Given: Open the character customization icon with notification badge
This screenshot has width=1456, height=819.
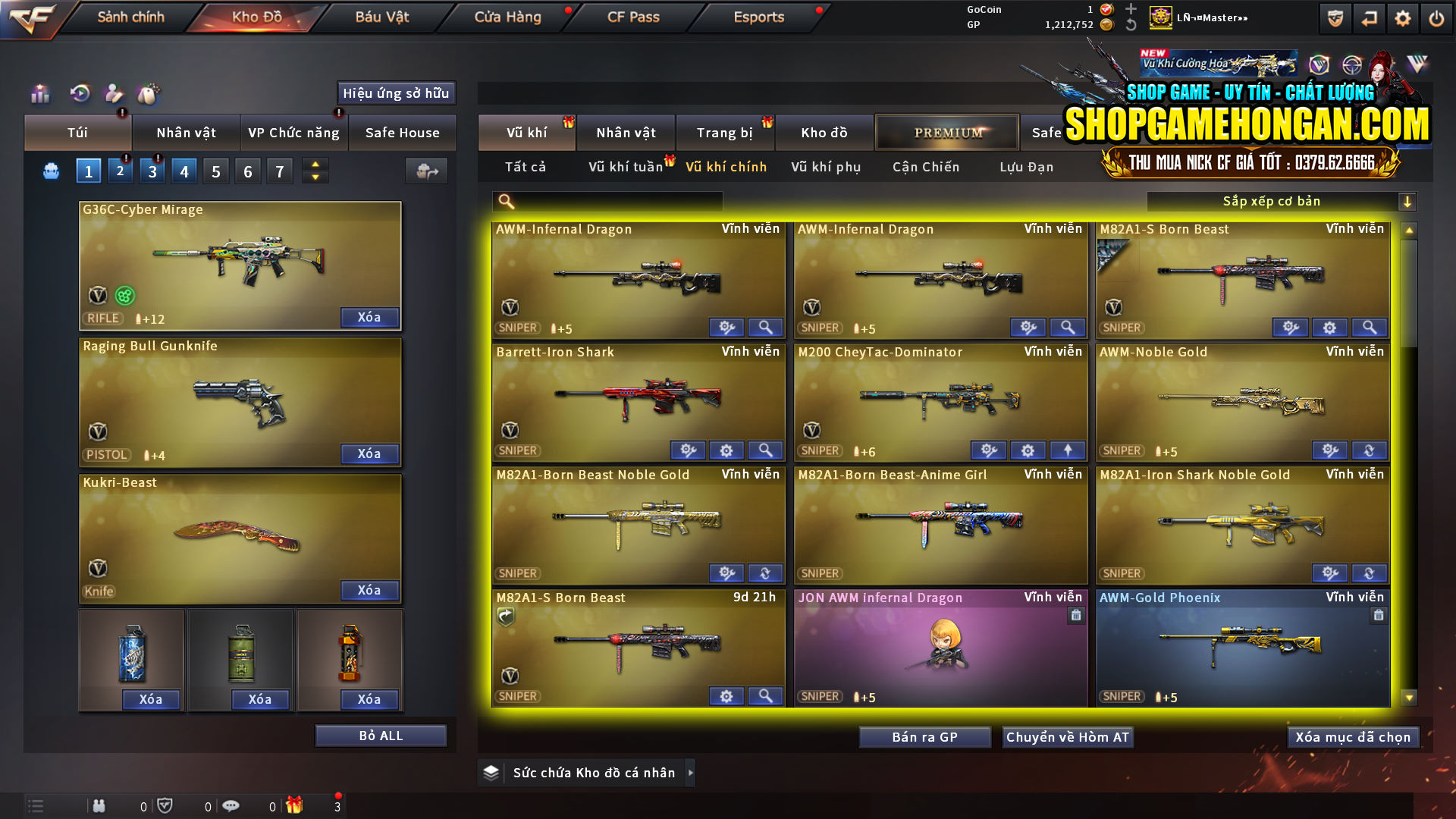Looking at the screenshot, I should 113,94.
